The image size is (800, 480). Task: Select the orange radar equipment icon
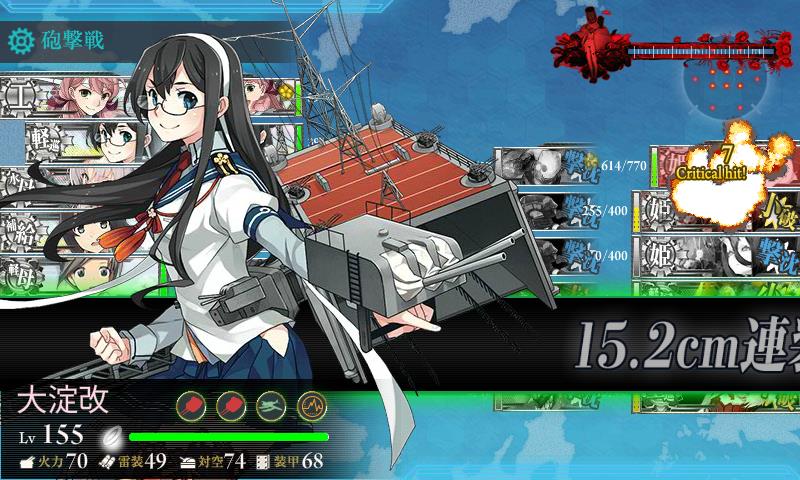click(311, 405)
